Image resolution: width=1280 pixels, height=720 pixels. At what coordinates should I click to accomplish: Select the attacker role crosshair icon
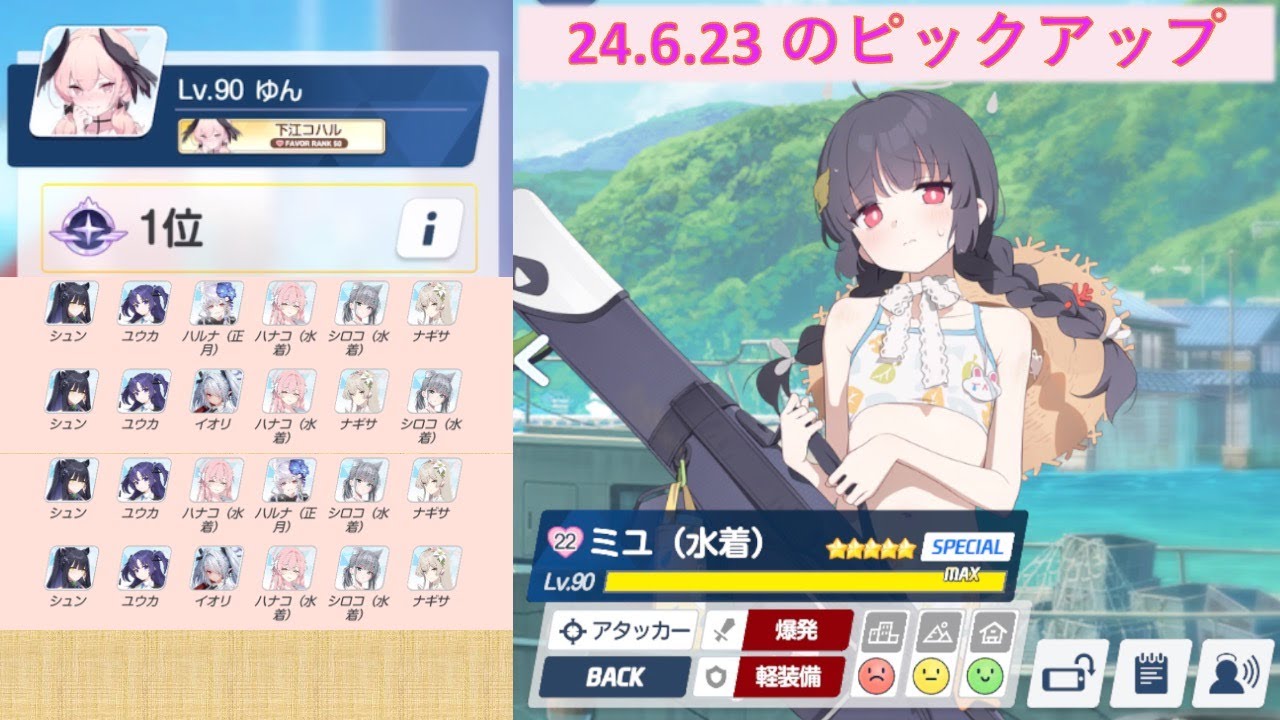tap(572, 631)
